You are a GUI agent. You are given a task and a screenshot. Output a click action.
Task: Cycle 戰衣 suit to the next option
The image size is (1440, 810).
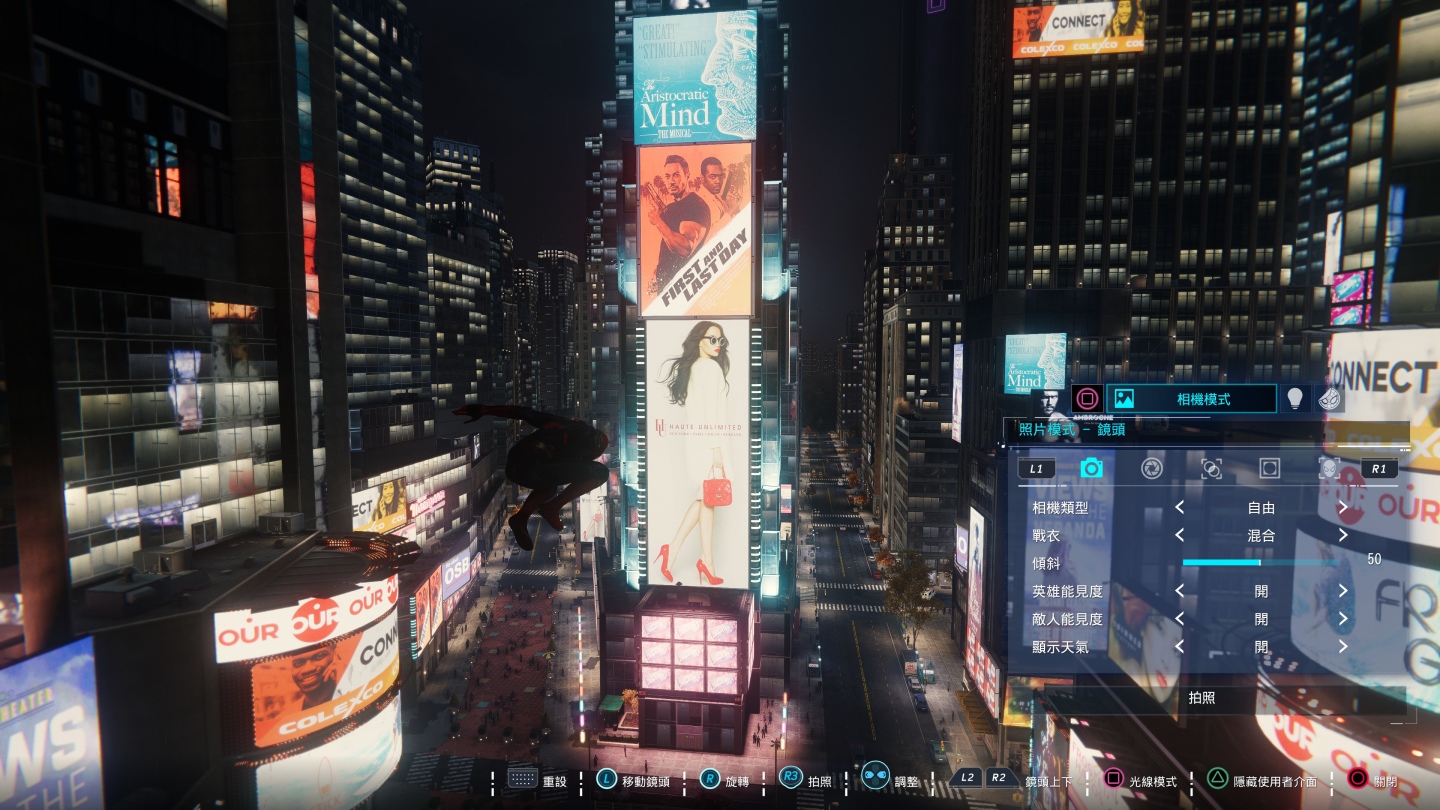(x=1343, y=535)
